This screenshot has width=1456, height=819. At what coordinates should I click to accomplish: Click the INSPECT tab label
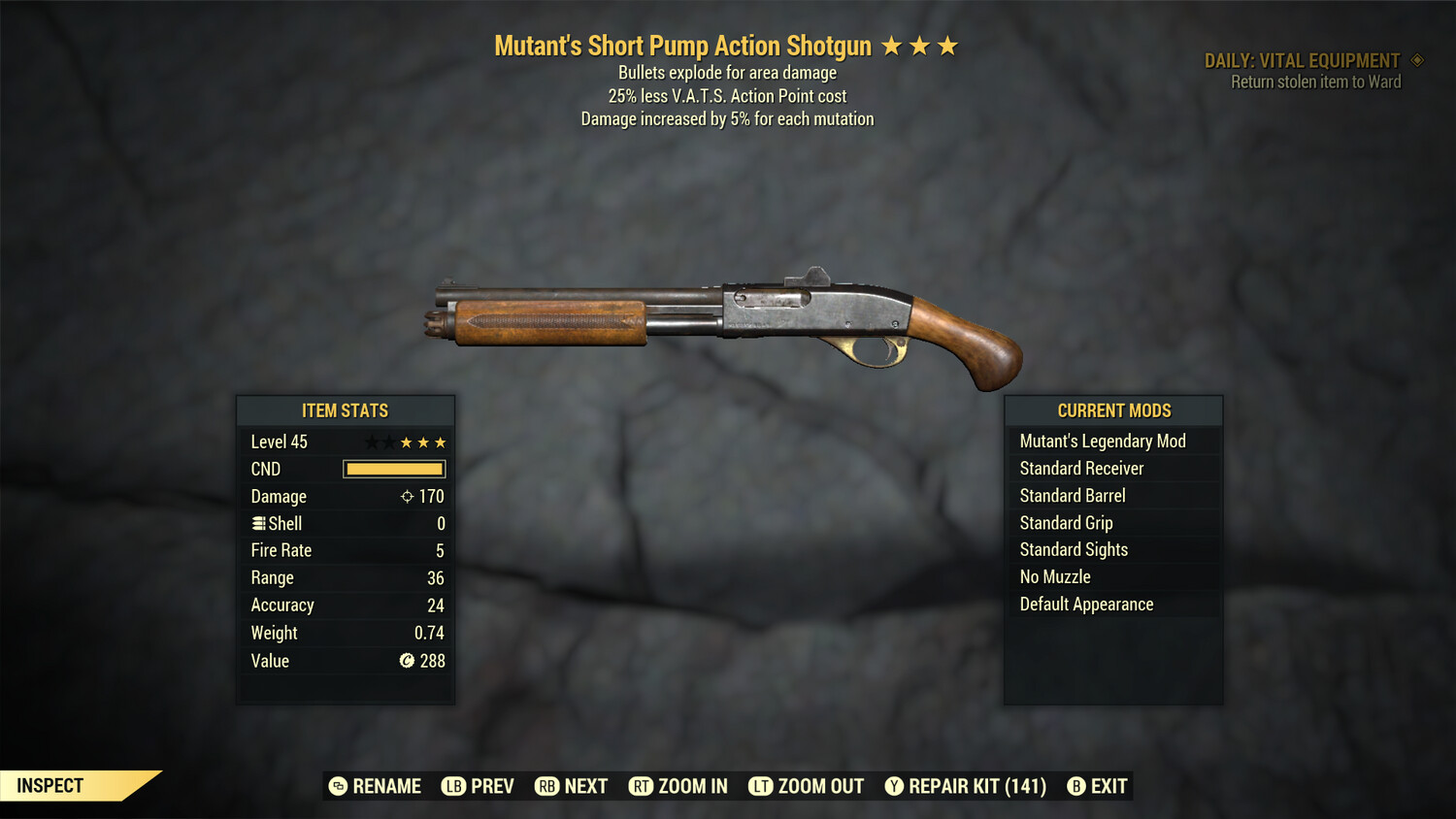click(x=50, y=785)
